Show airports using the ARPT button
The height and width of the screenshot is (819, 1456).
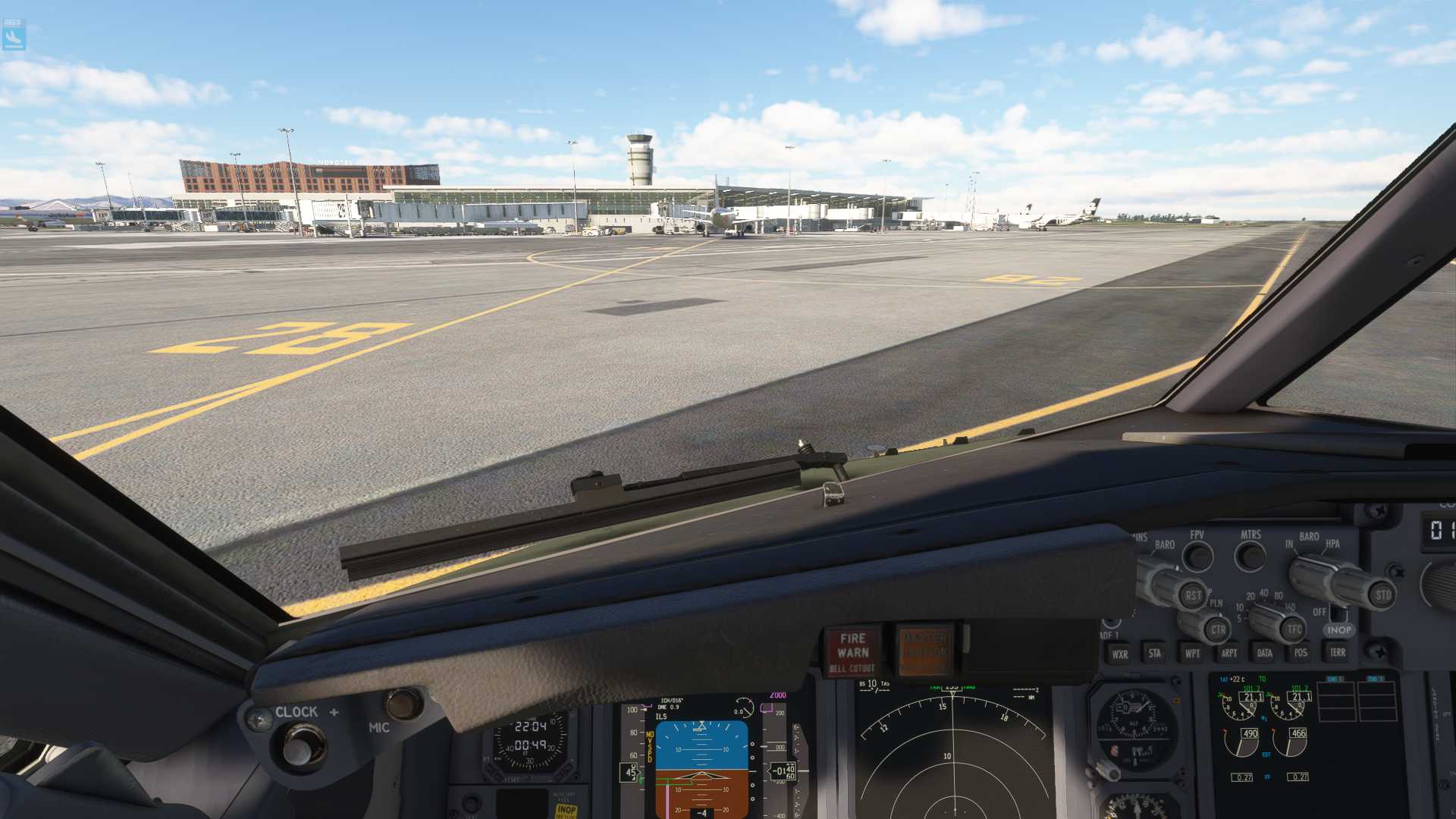pyautogui.click(x=1228, y=653)
